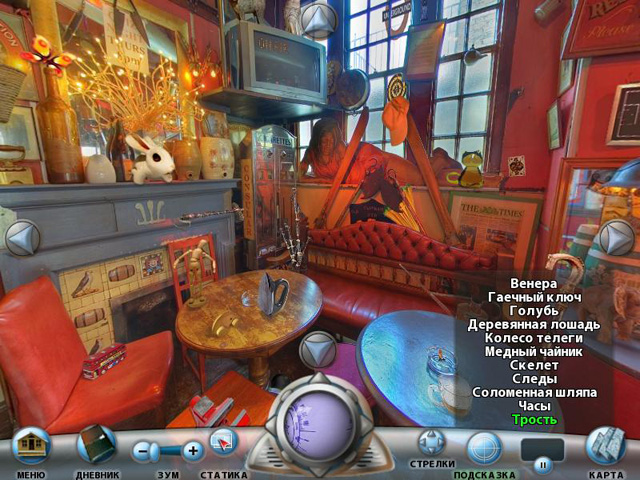The image size is (640, 480).
Task: Toggle the СТАТИКА mode button
Action: tap(223, 443)
